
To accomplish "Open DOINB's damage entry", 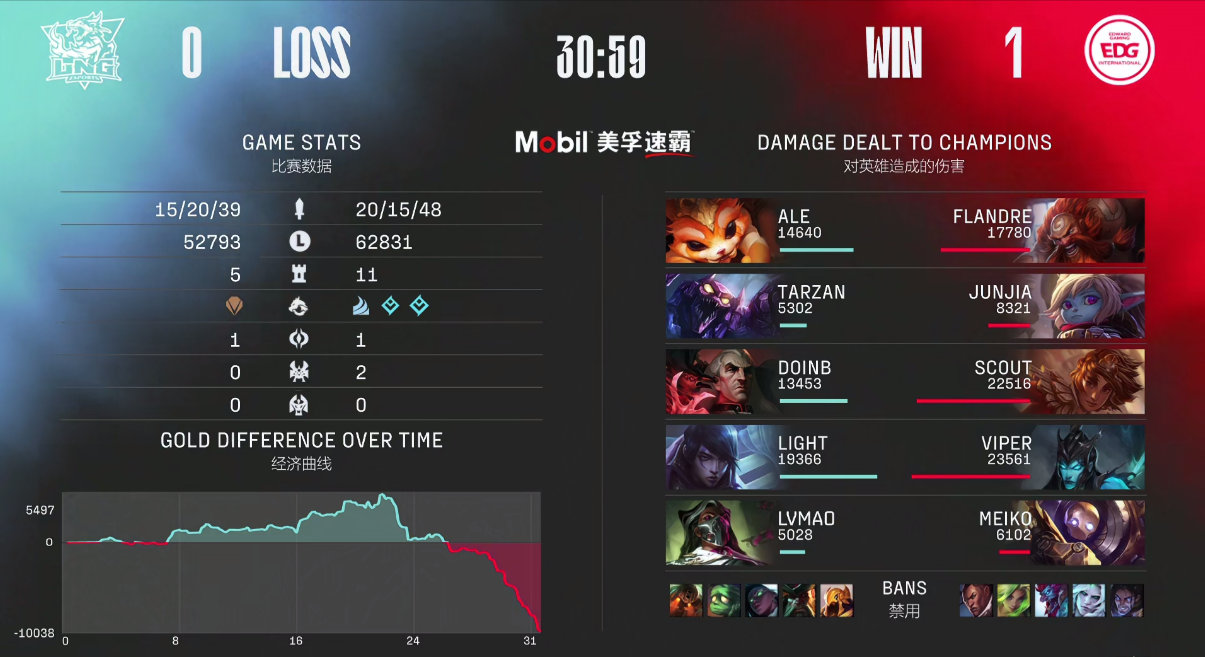I will point(760,381).
